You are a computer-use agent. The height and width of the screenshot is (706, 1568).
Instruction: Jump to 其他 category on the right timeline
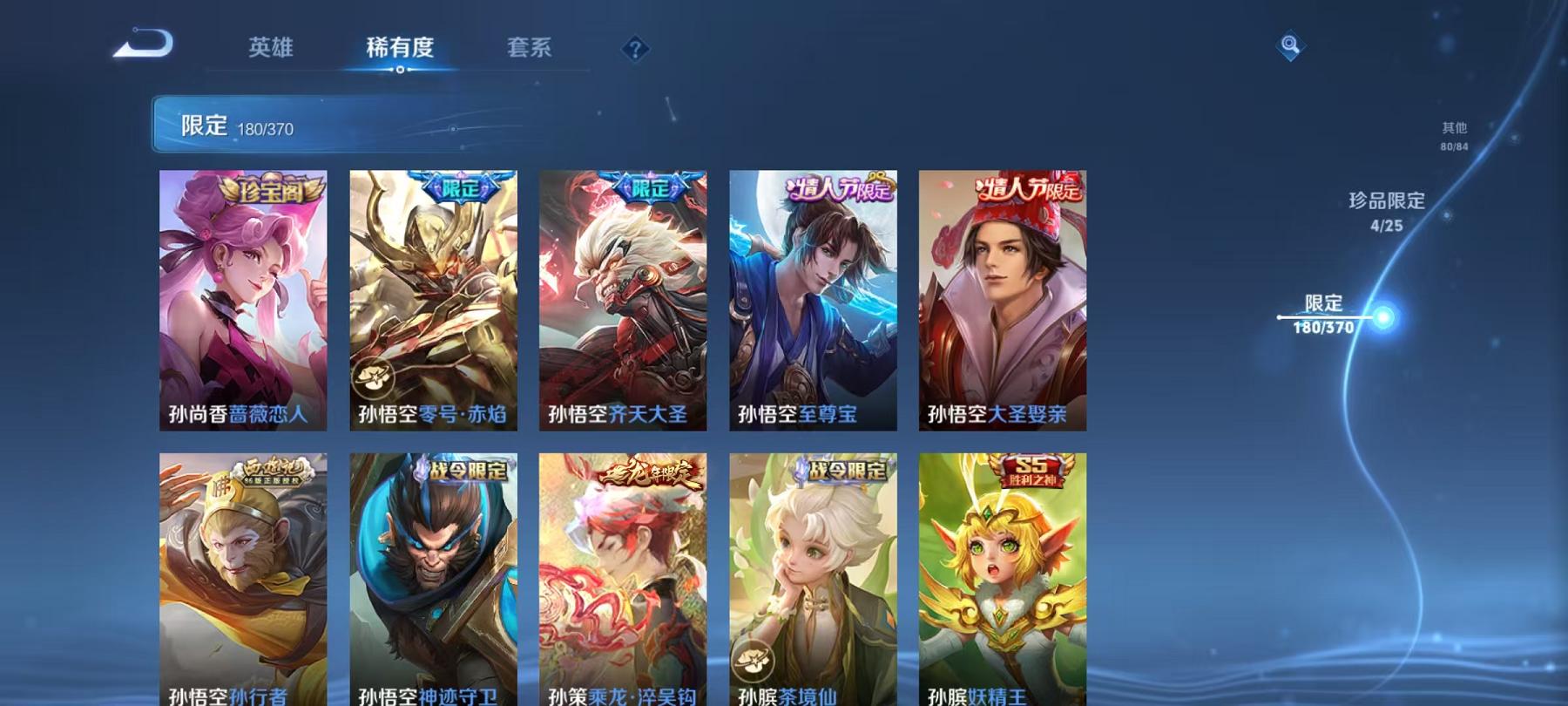pos(1453,135)
